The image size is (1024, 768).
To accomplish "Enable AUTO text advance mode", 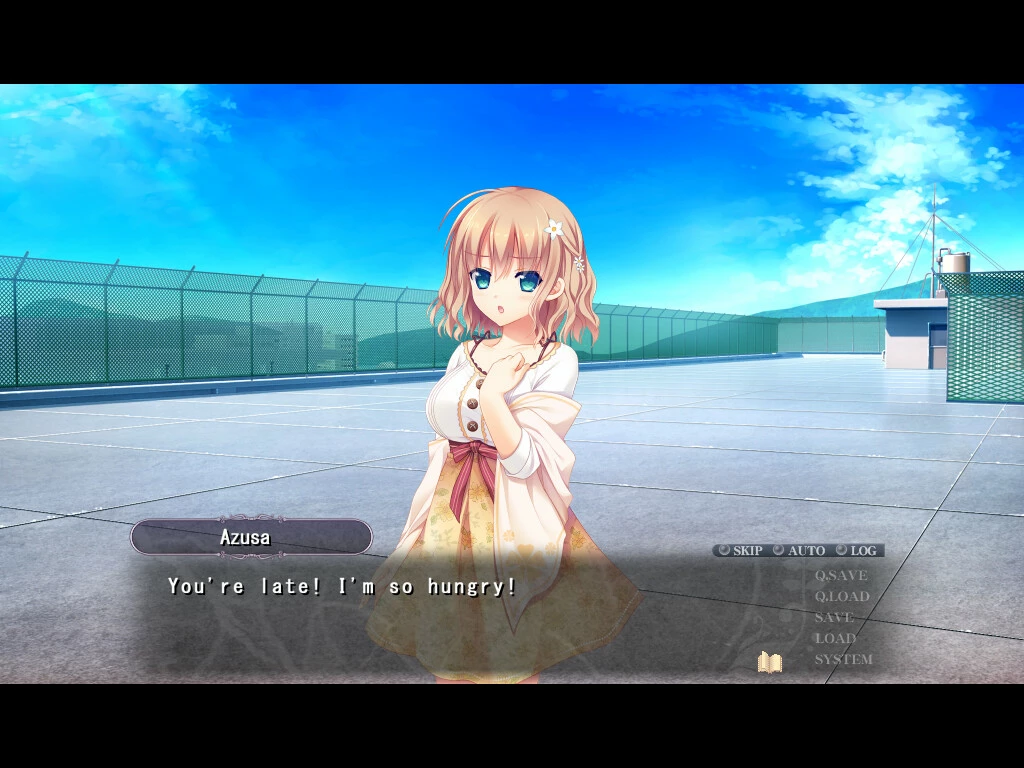I will click(799, 551).
